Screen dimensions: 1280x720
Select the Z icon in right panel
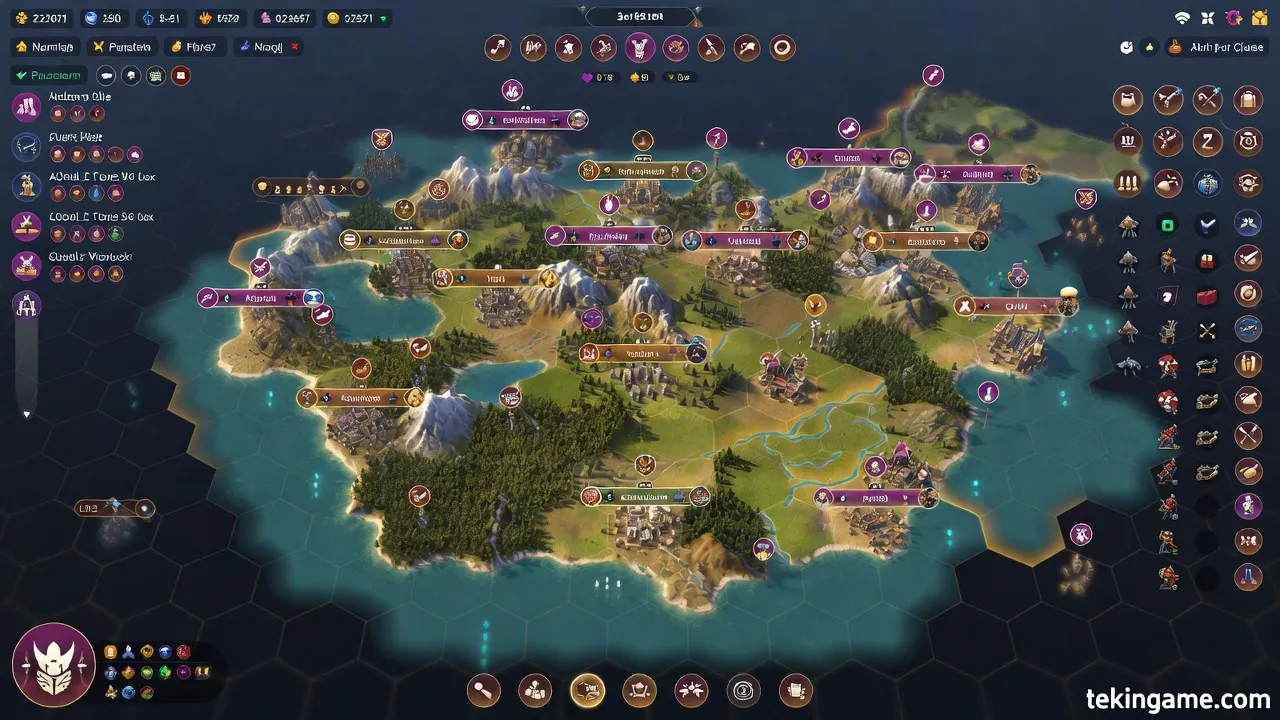[x=1208, y=141]
